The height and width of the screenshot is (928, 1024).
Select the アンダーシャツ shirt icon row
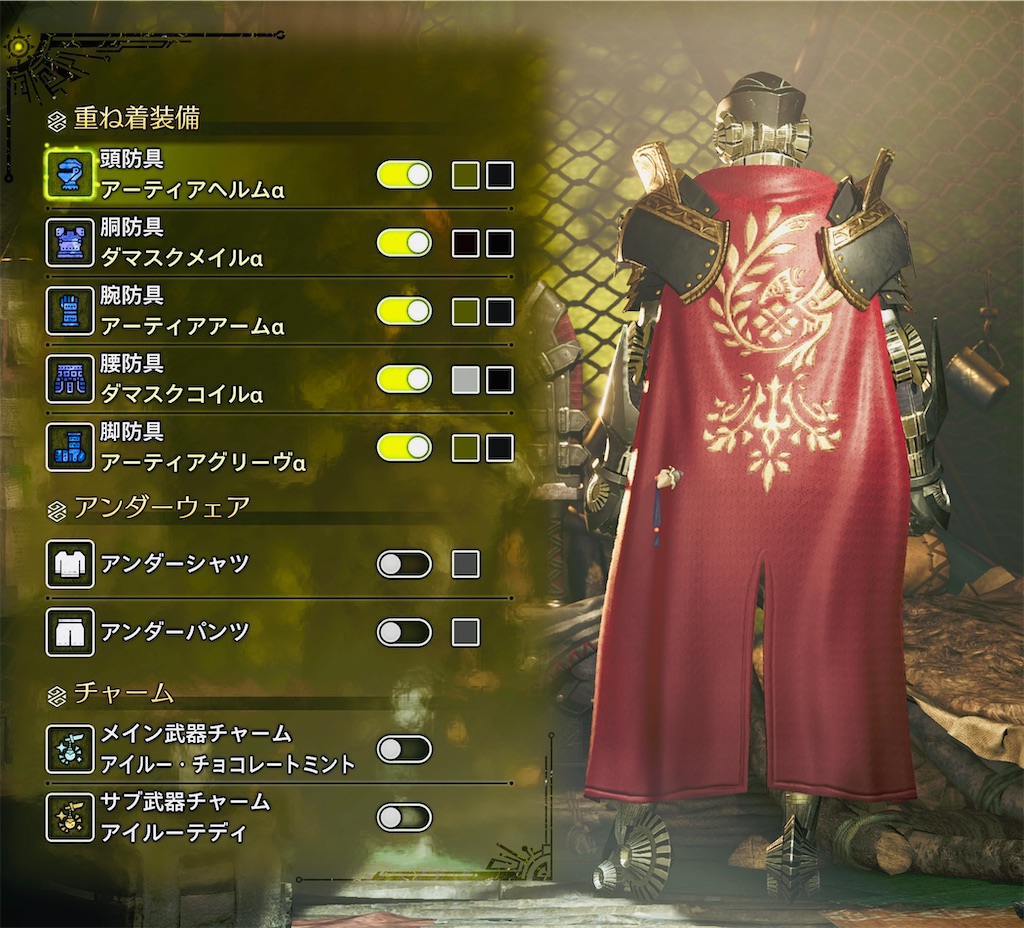70,564
